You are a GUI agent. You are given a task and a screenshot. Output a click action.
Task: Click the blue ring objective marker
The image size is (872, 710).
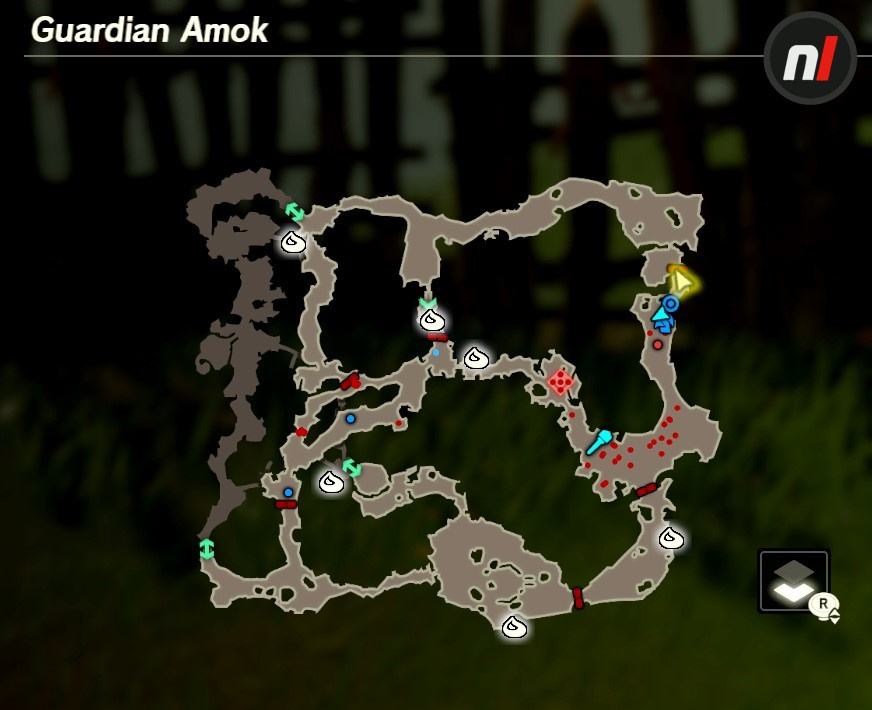(x=671, y=303)
